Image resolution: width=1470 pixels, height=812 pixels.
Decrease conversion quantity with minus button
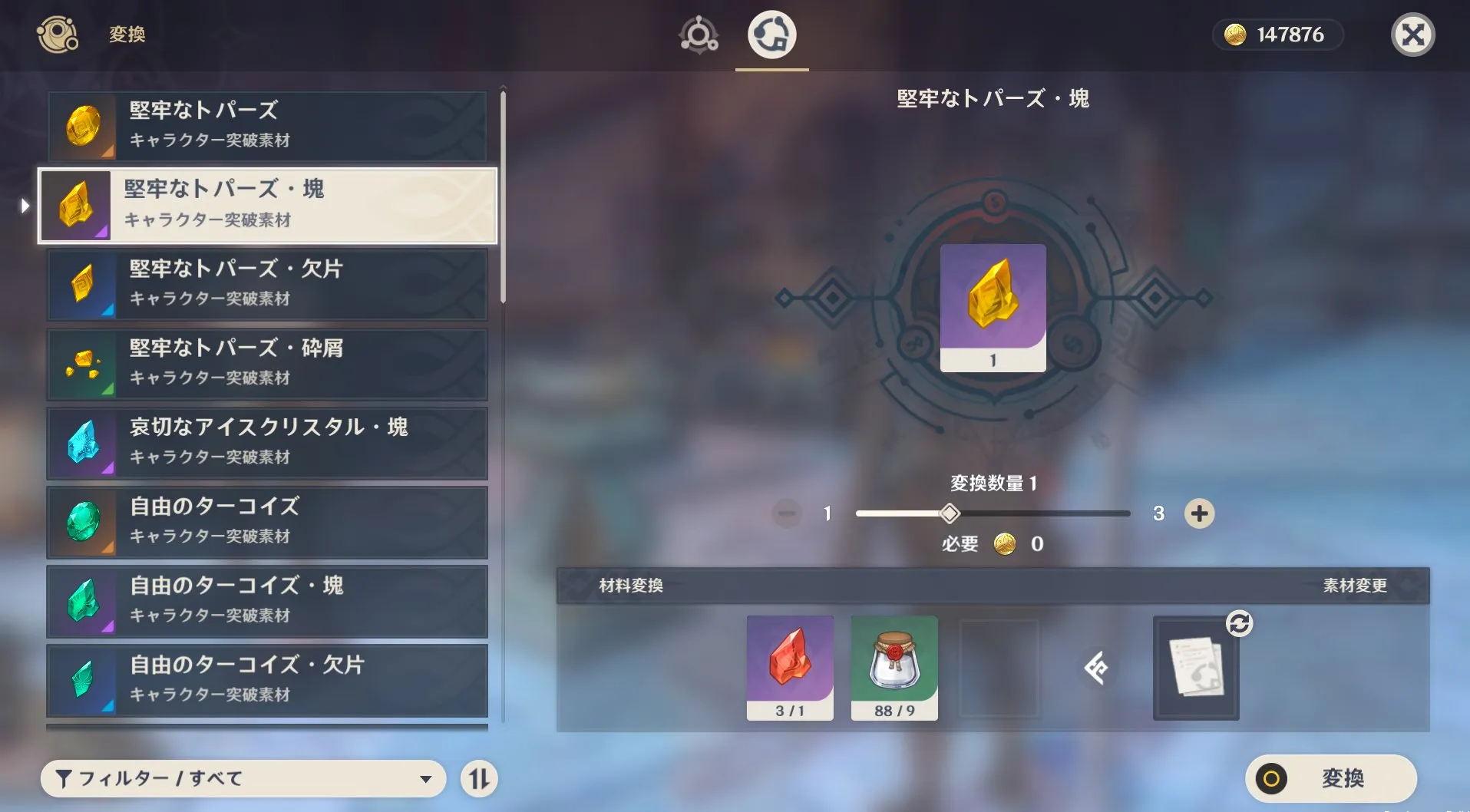pos(787,513)
